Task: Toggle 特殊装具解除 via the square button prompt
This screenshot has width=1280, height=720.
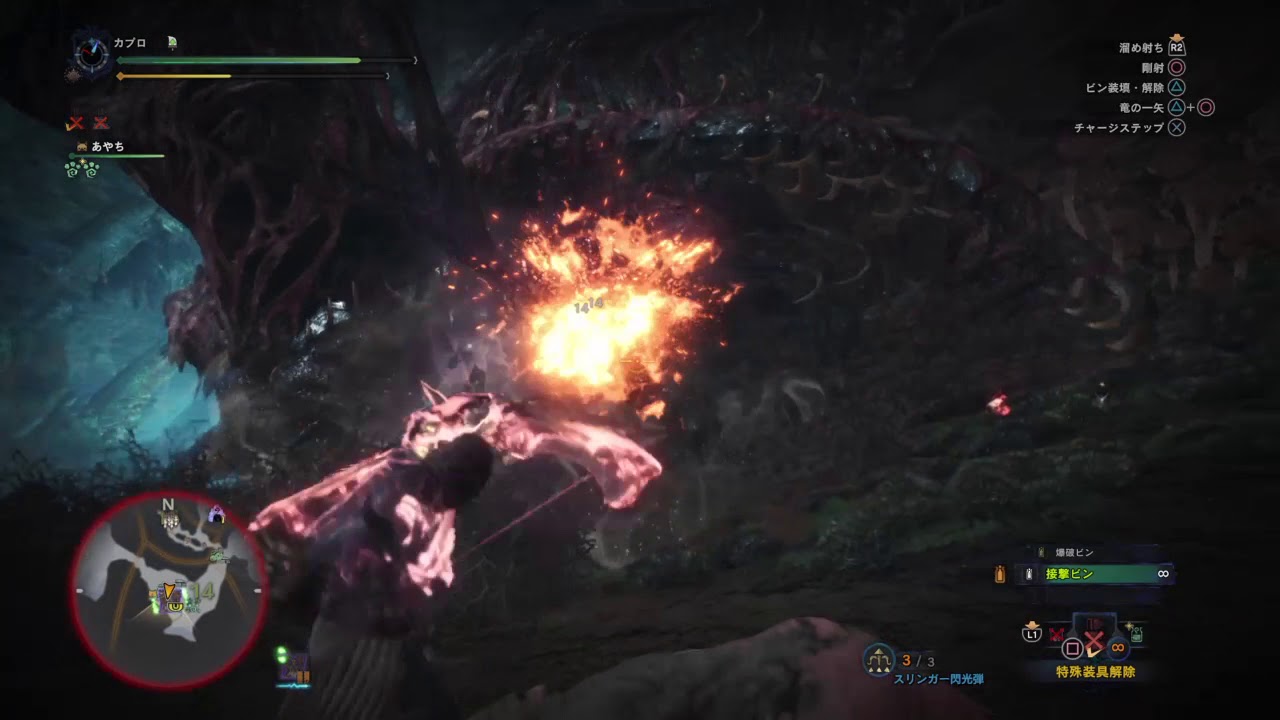Action: click(x=1072, y=648)
